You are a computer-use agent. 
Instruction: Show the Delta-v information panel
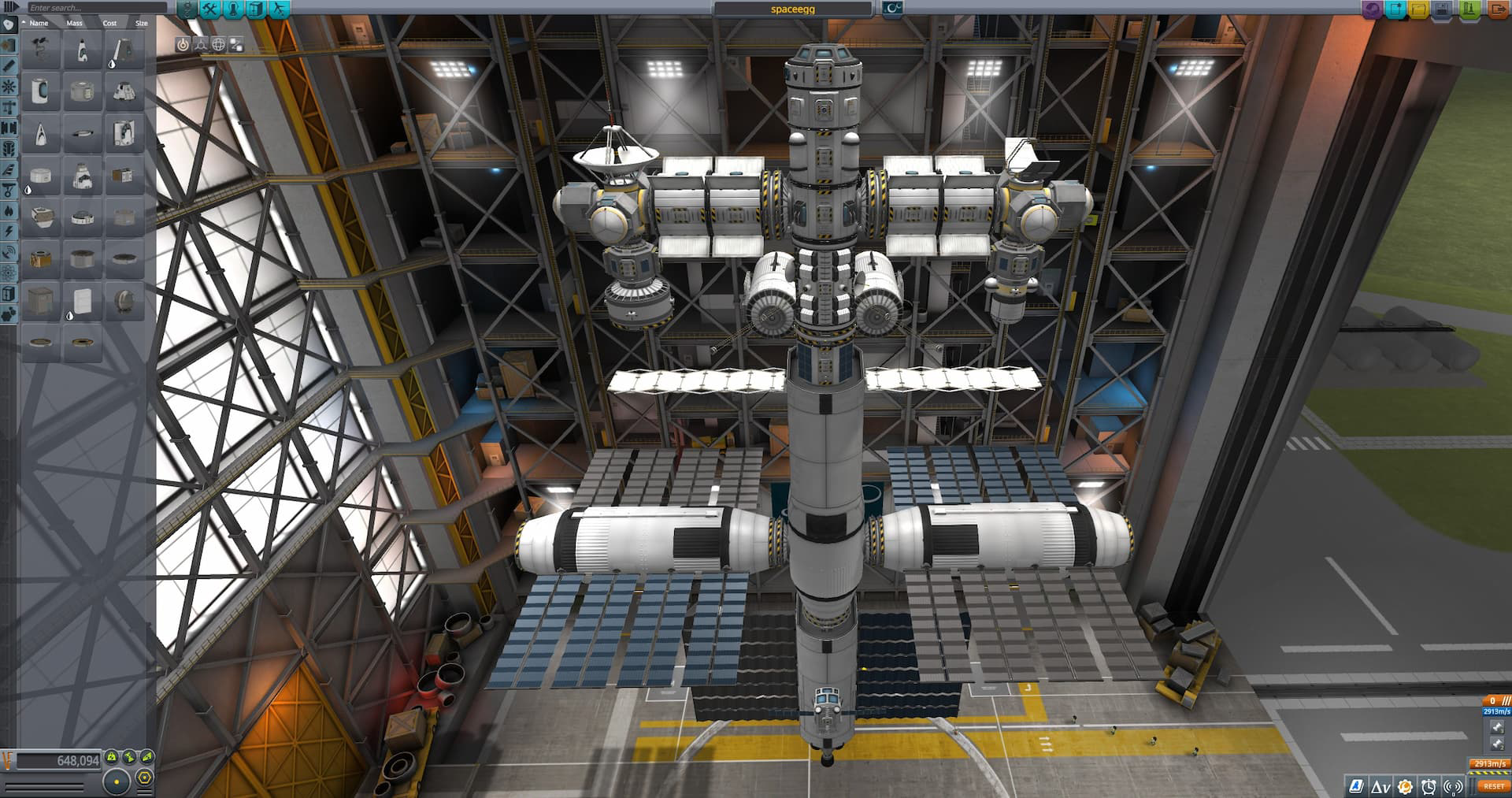coord(1380,785)
